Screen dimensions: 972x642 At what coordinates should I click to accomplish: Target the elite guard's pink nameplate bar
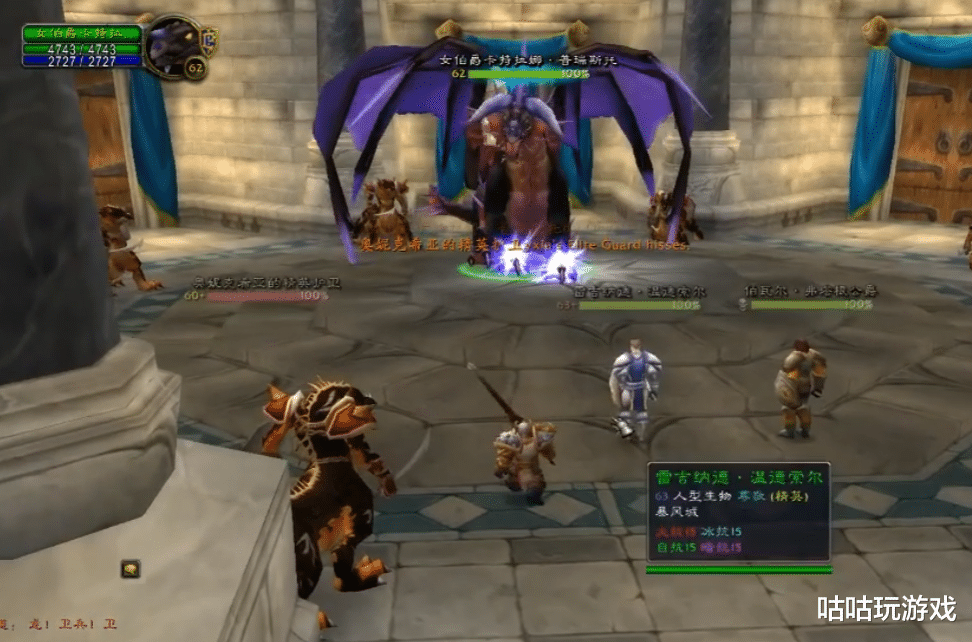click(x=267, y=296)
